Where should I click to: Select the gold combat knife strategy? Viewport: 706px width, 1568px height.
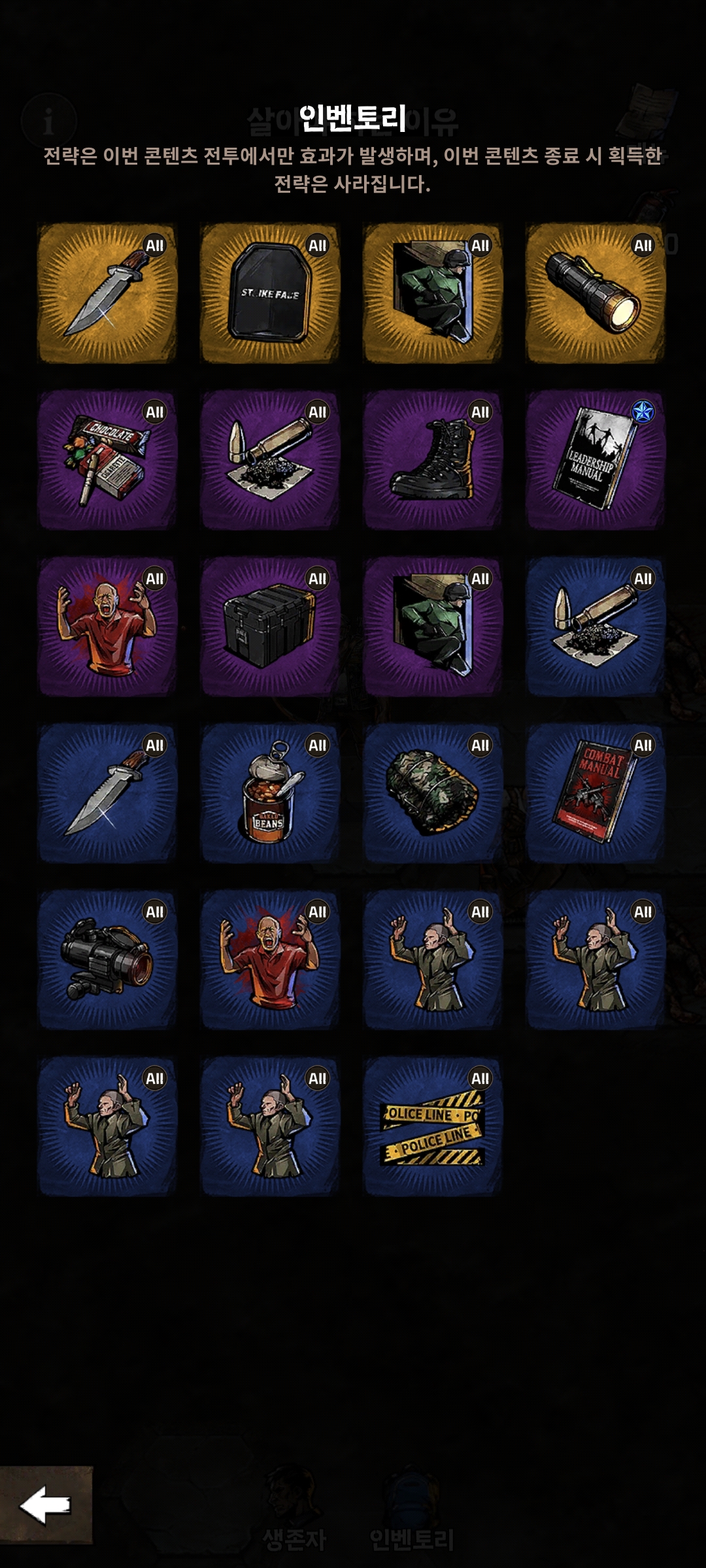click(107, 293)
